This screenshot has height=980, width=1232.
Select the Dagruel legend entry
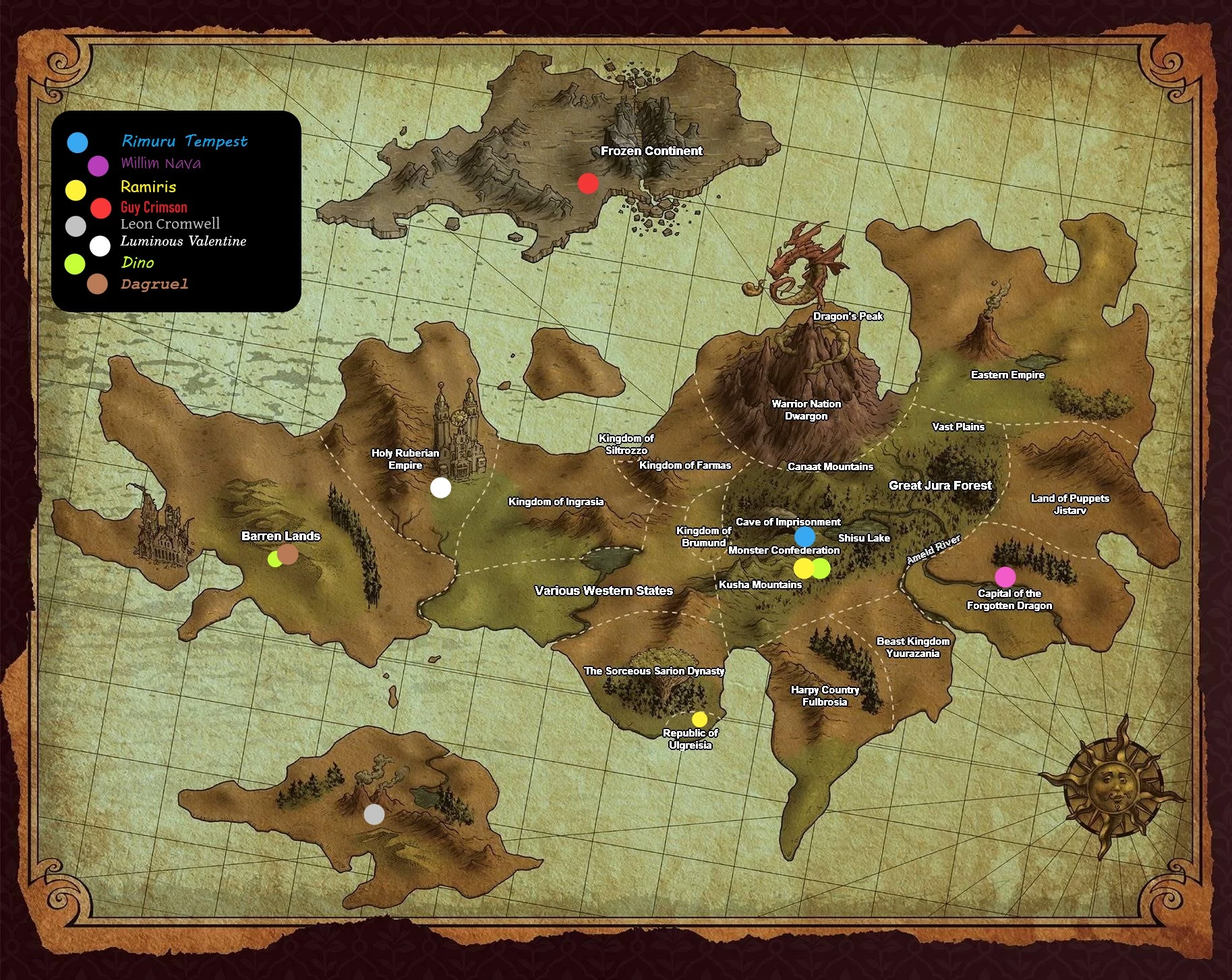pos(154,284)
